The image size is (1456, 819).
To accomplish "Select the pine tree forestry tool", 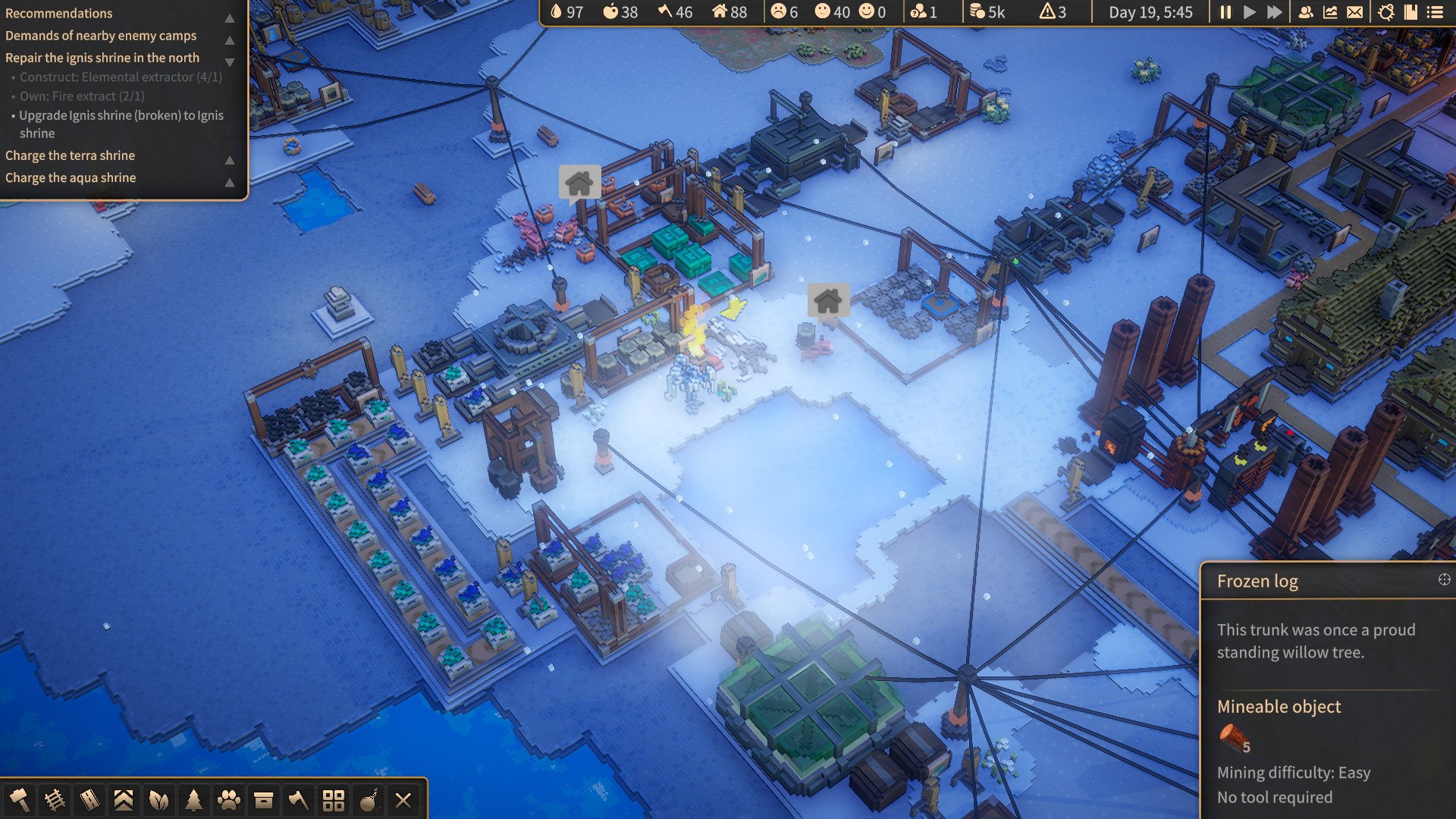I will coord(193,800).
